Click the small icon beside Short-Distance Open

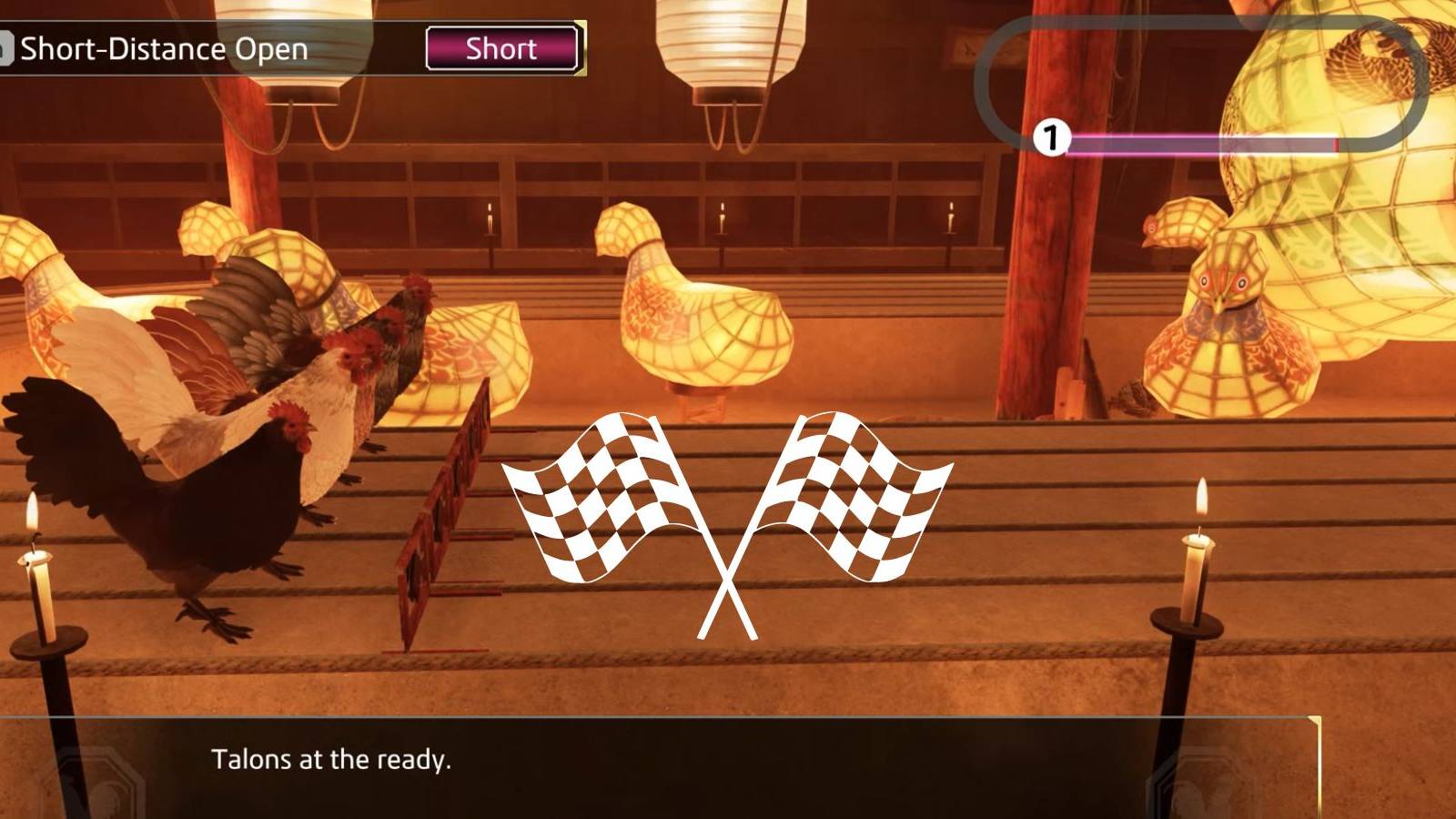(7, 49)
